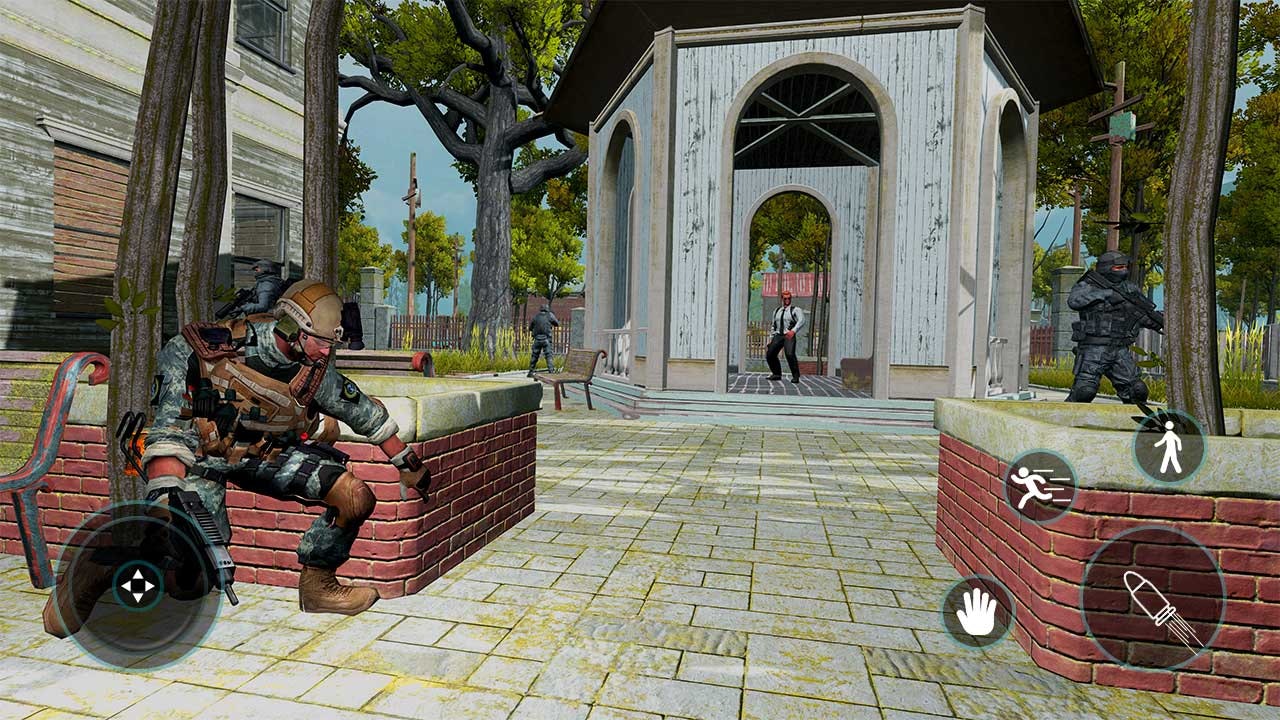Toggle grab mode via the hand icon
The width and height of the screenshot is (1280, 720).
coord(977,608)
